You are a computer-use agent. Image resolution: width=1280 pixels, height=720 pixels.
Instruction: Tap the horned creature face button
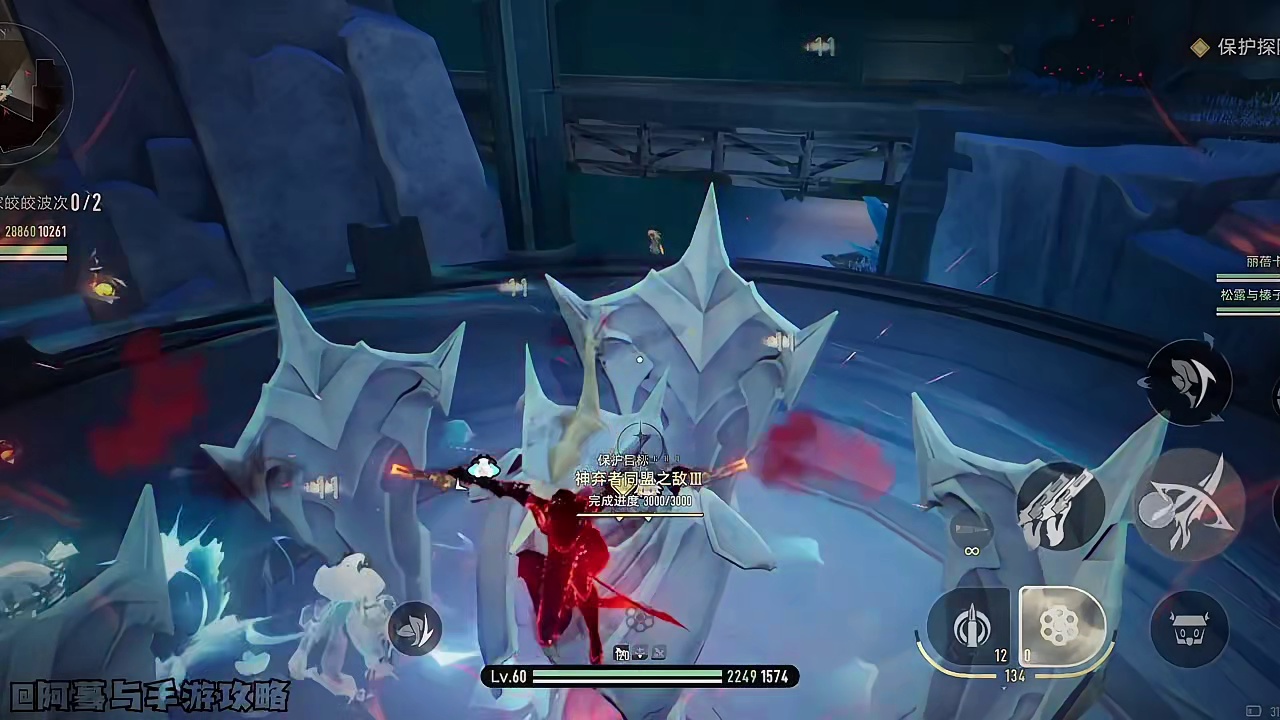tap(1188, 628)
